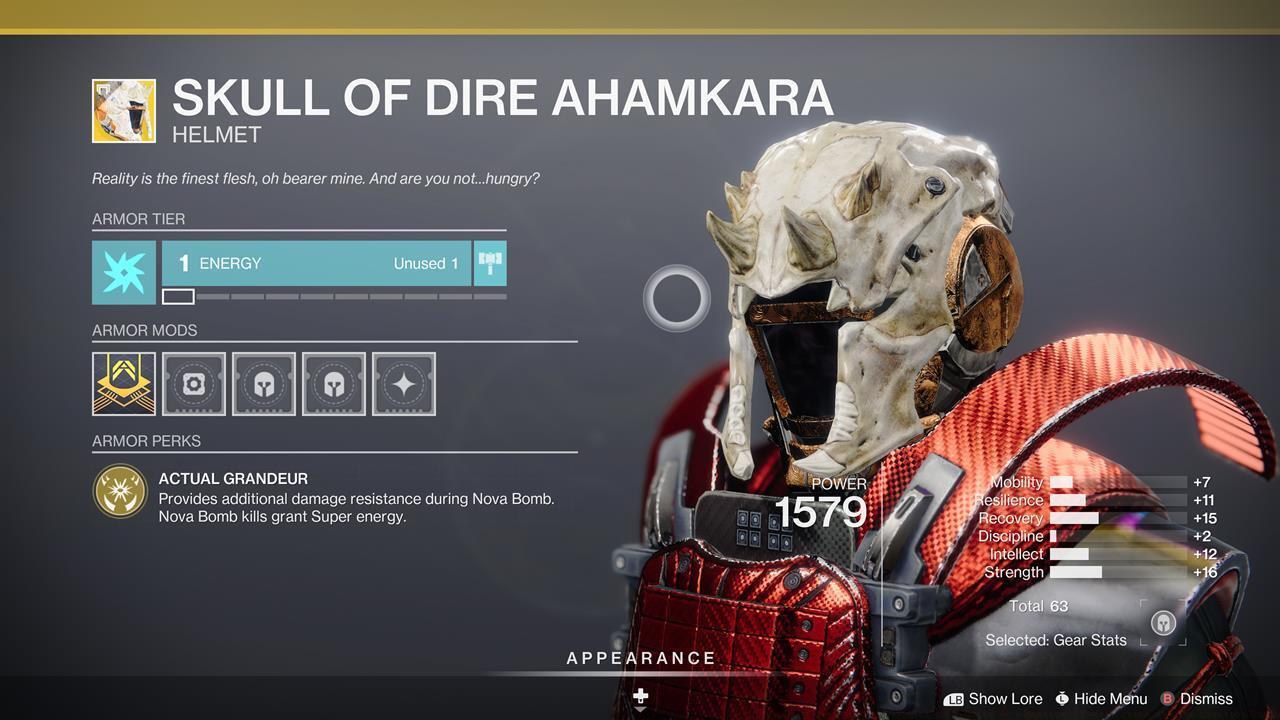Open the general armor mod socket
Screen dimensions: 1280x720
tap(194, 383)
